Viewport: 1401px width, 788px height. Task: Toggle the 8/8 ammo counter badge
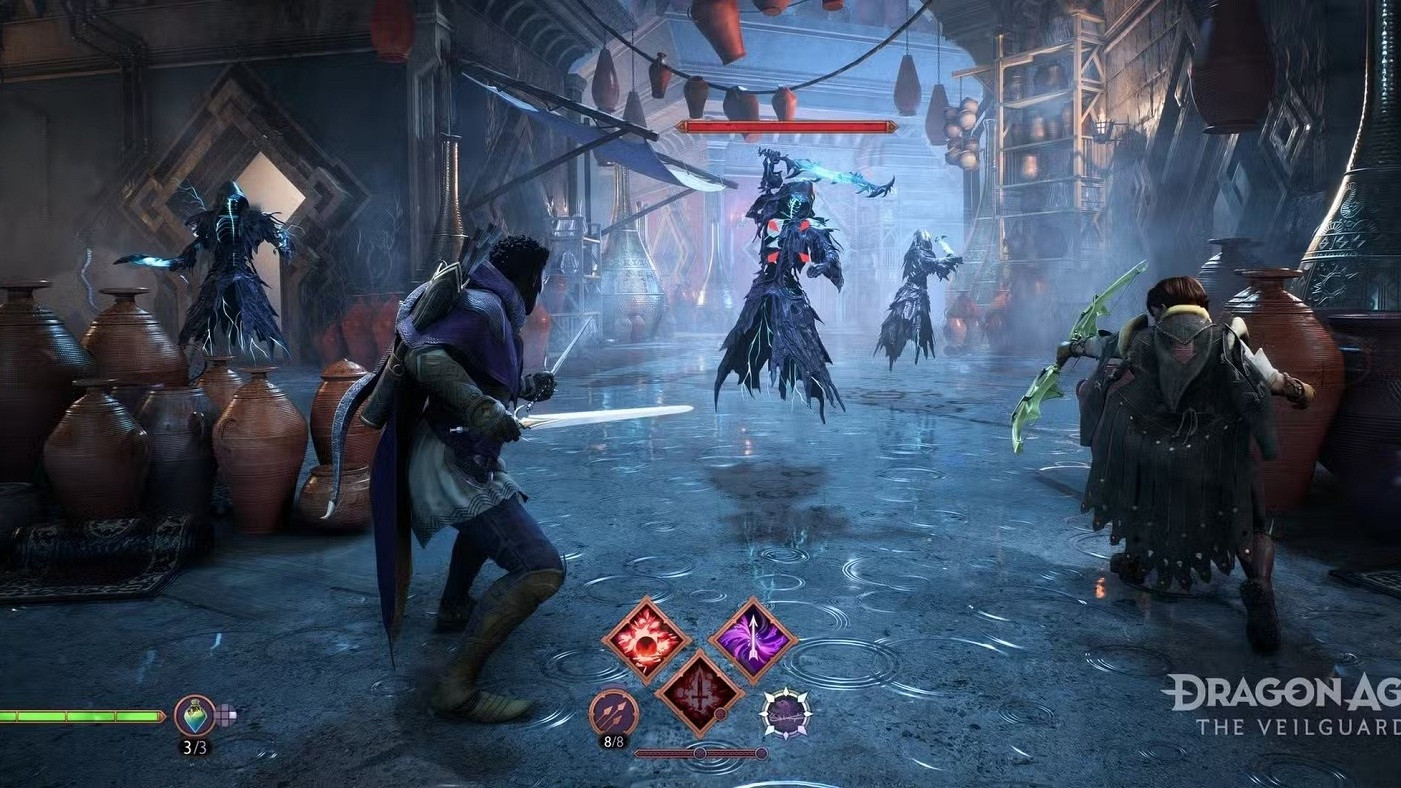tap(614, 740)
